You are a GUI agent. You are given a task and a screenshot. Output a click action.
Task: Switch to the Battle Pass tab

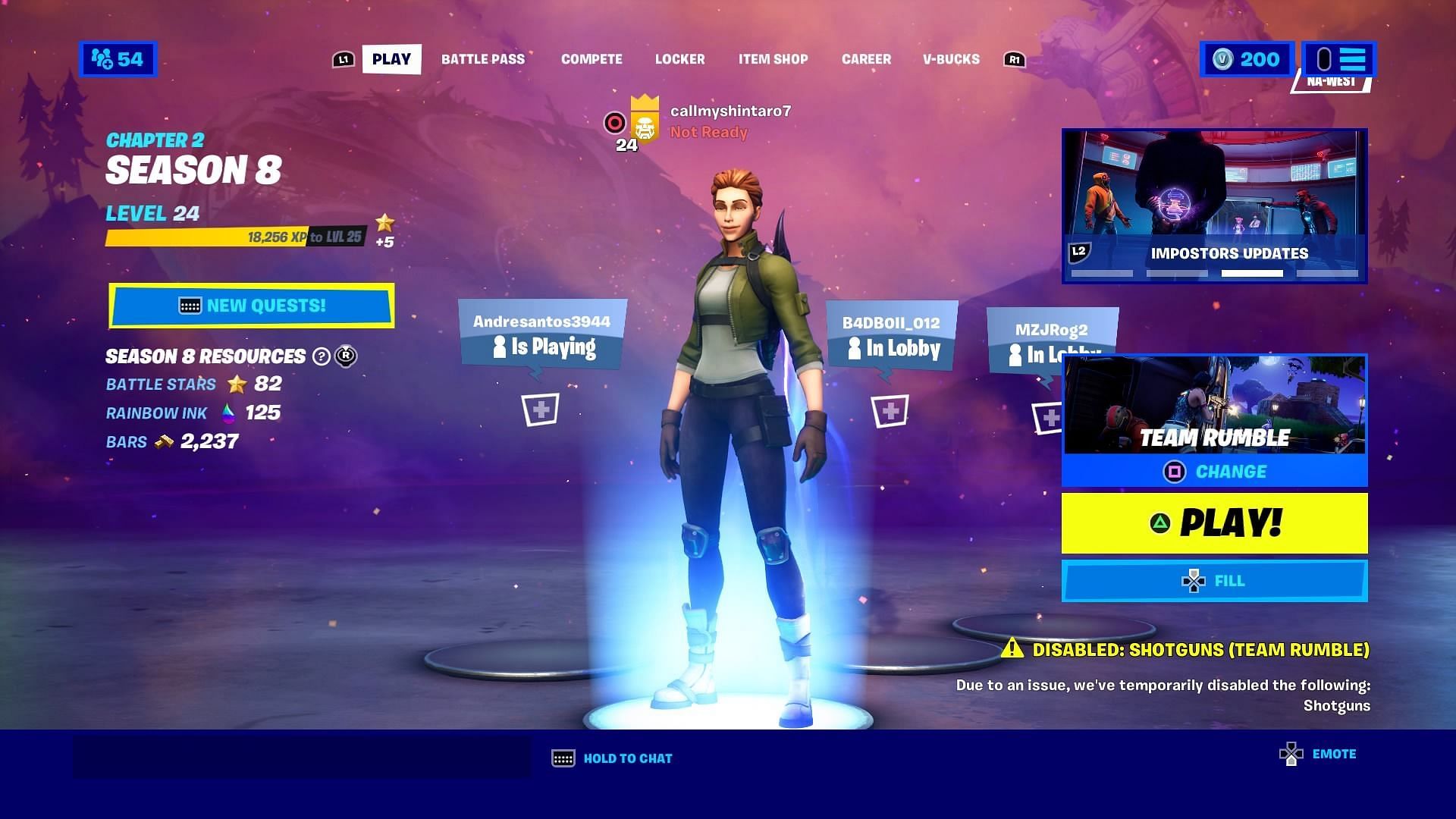coord(483,59)
